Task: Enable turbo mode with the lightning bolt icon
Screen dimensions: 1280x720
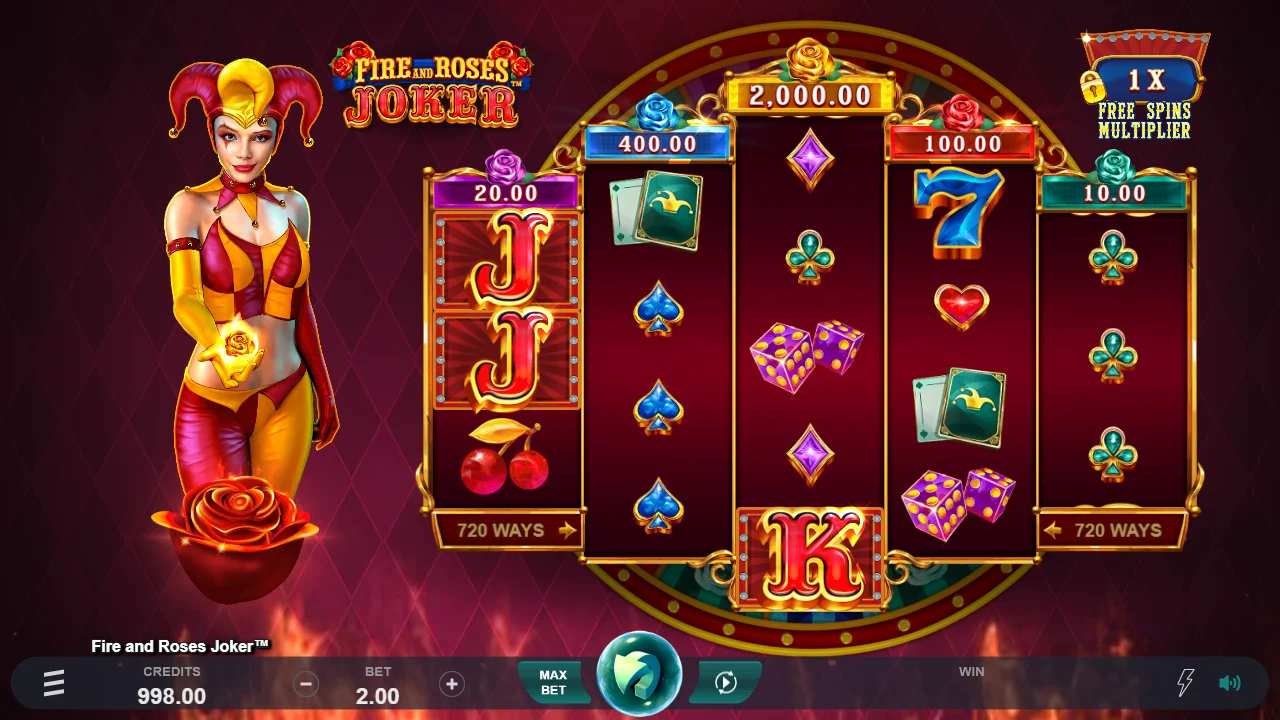Action: click(x=1183, y=683)
